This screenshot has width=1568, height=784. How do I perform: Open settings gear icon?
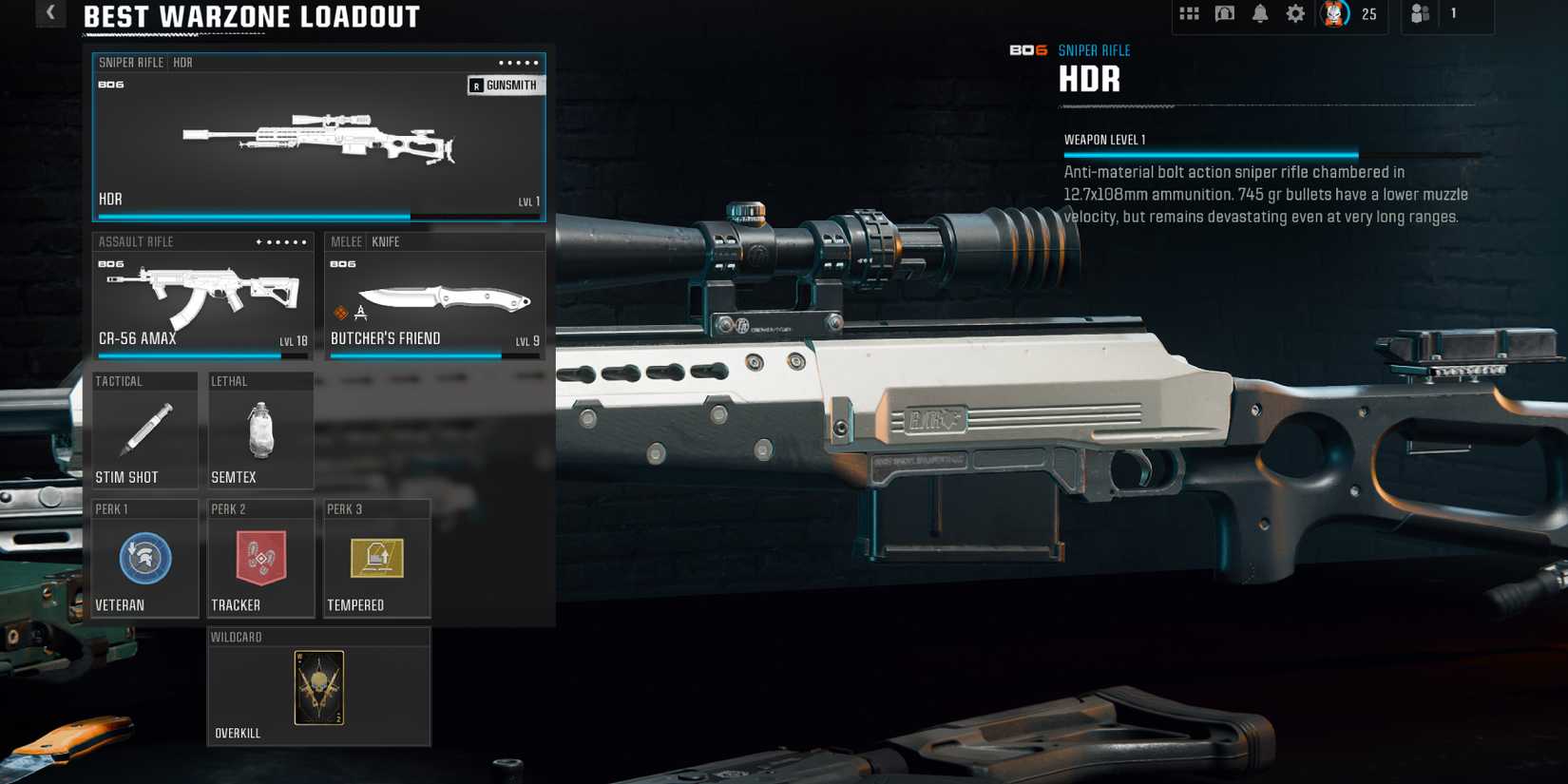coord(1295,13)
